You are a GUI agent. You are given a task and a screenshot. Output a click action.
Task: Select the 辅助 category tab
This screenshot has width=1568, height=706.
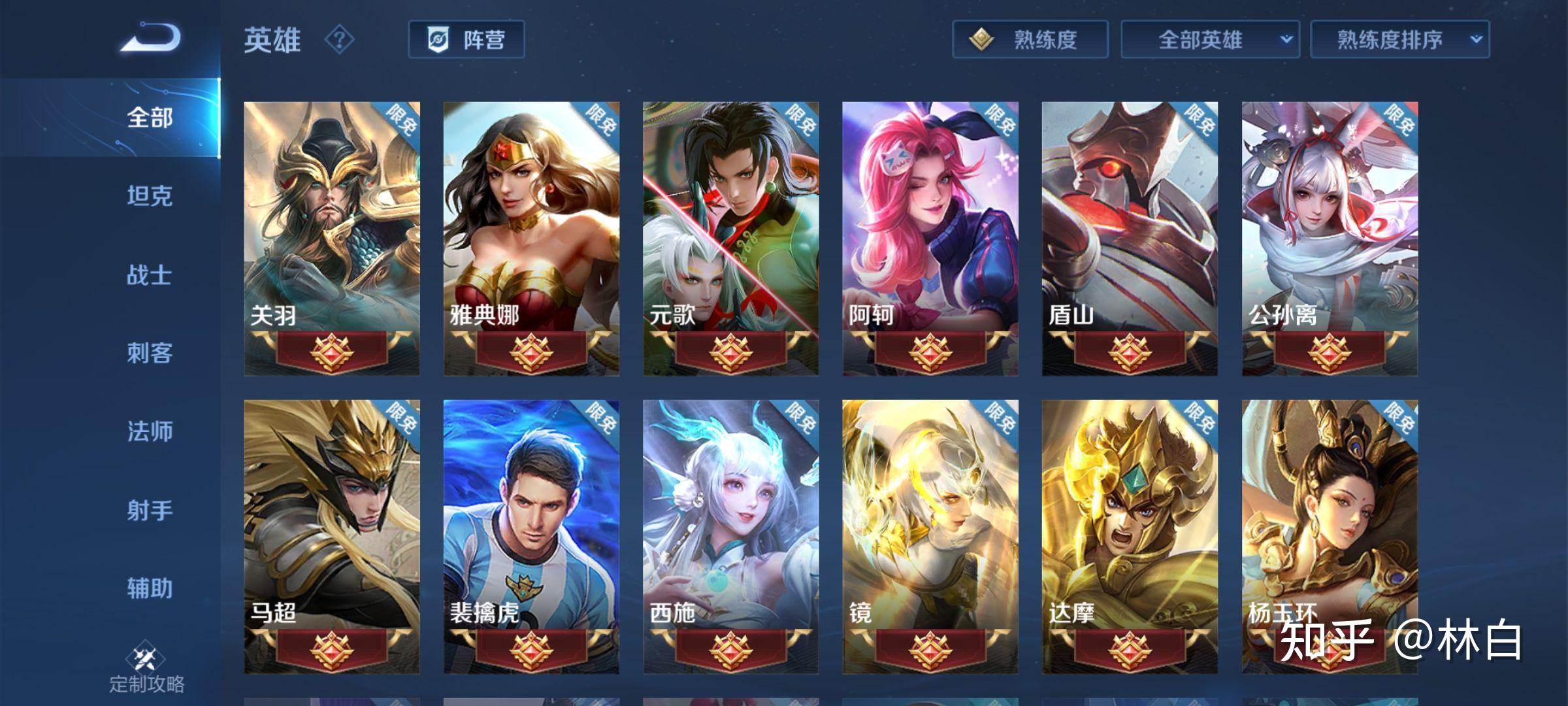pyautogui.click(x=150, y=588)
